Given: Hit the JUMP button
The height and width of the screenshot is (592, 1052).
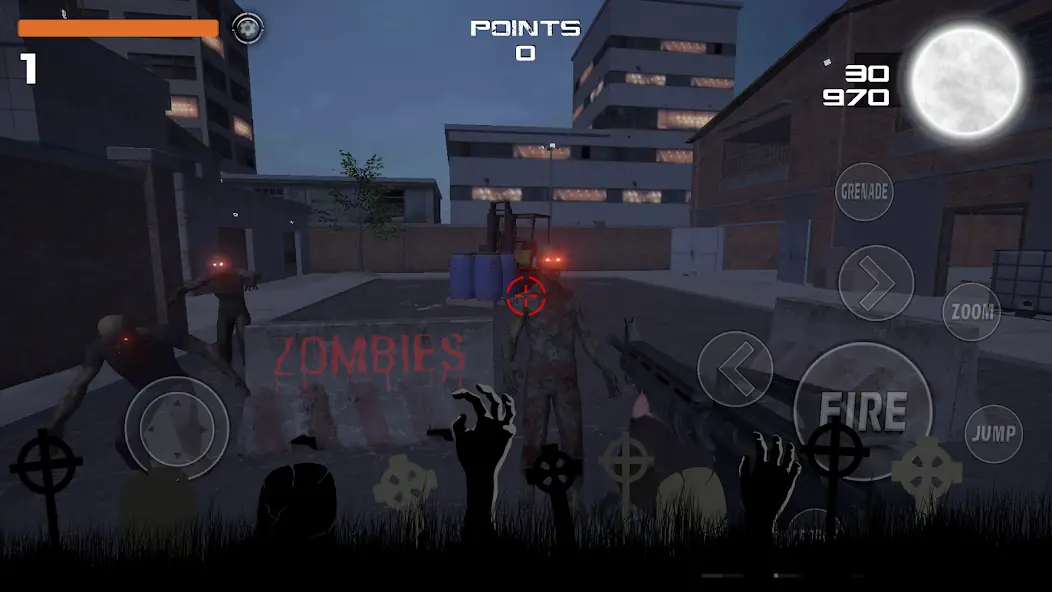Looking at the screenshot, I should pyautogui.click(x=993, y=434).
